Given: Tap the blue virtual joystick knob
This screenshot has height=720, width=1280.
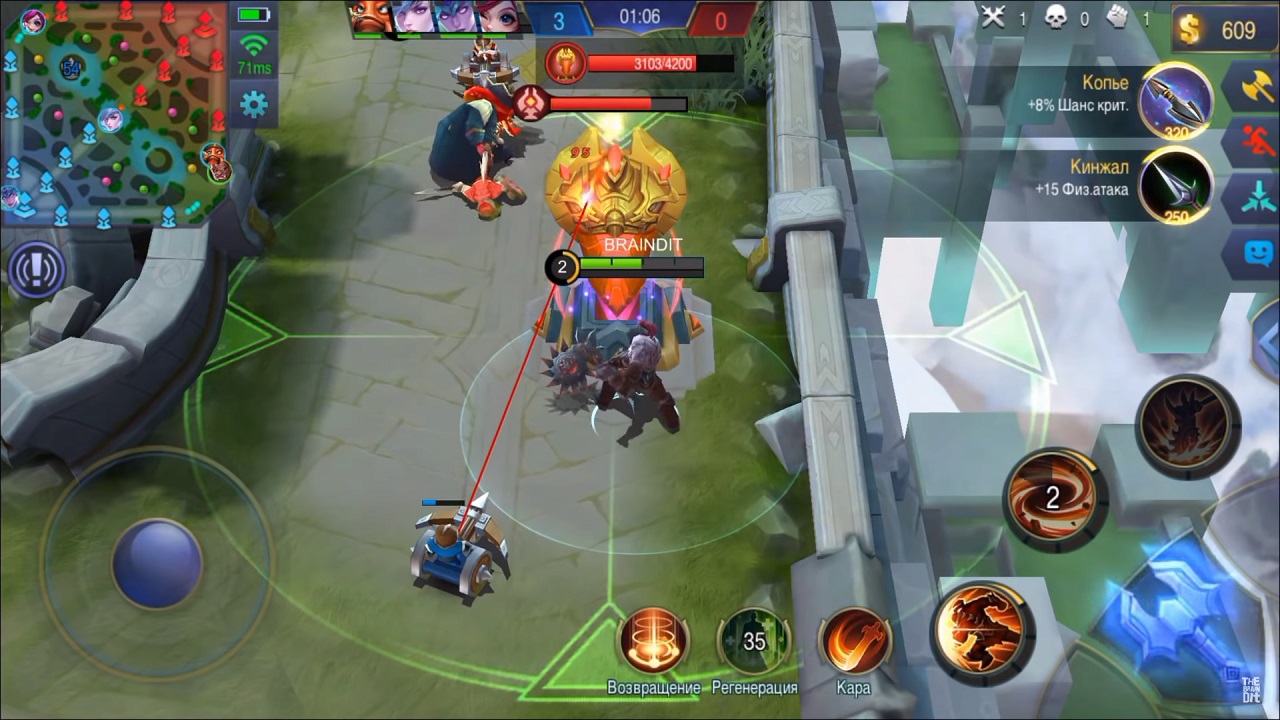Looking at the screenshot, I should [x=157, y=562].
